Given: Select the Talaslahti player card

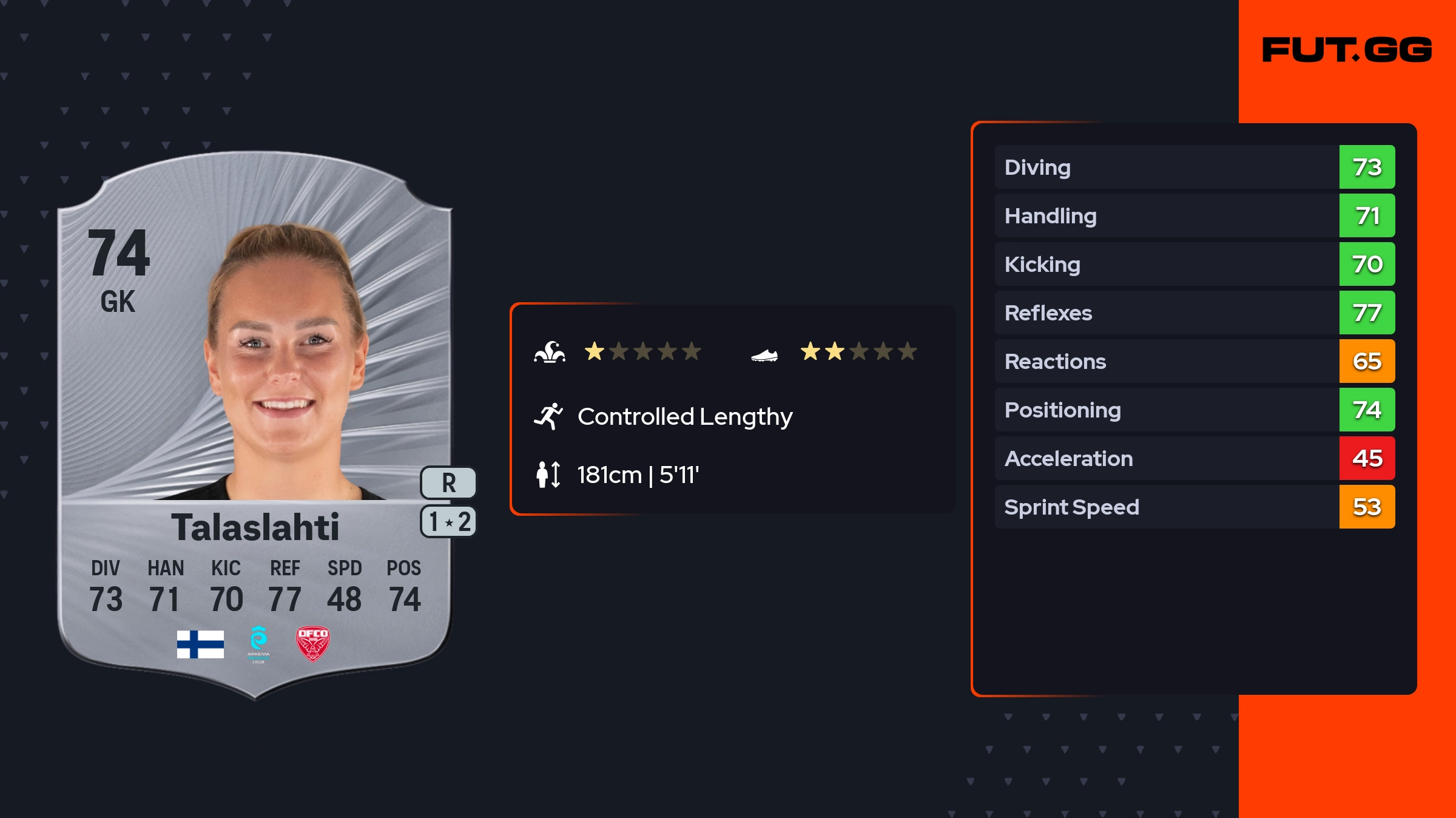Looking at the screenshot, I should 255,425.
